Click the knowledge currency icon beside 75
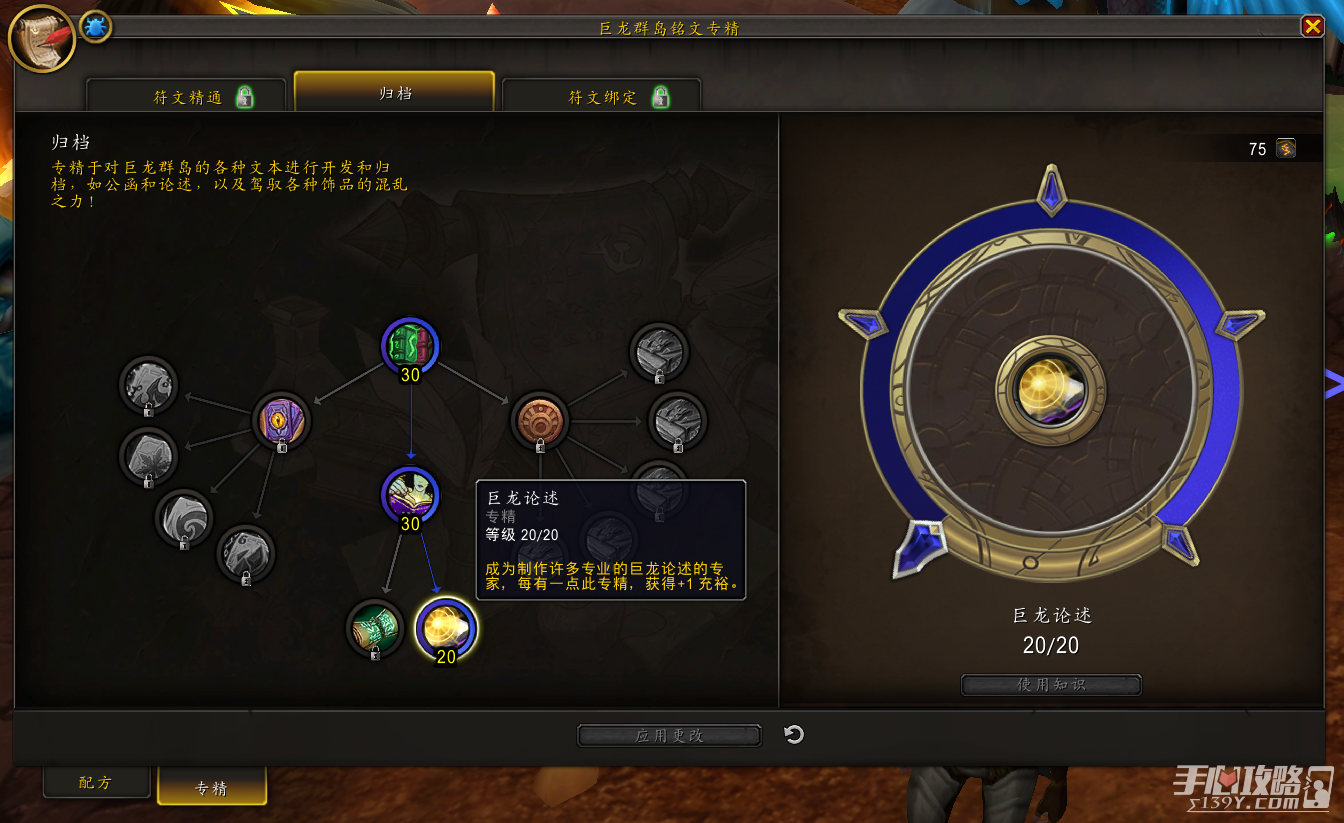Viewport: 1344px width, 823px height. click(x=1286, y=149)
